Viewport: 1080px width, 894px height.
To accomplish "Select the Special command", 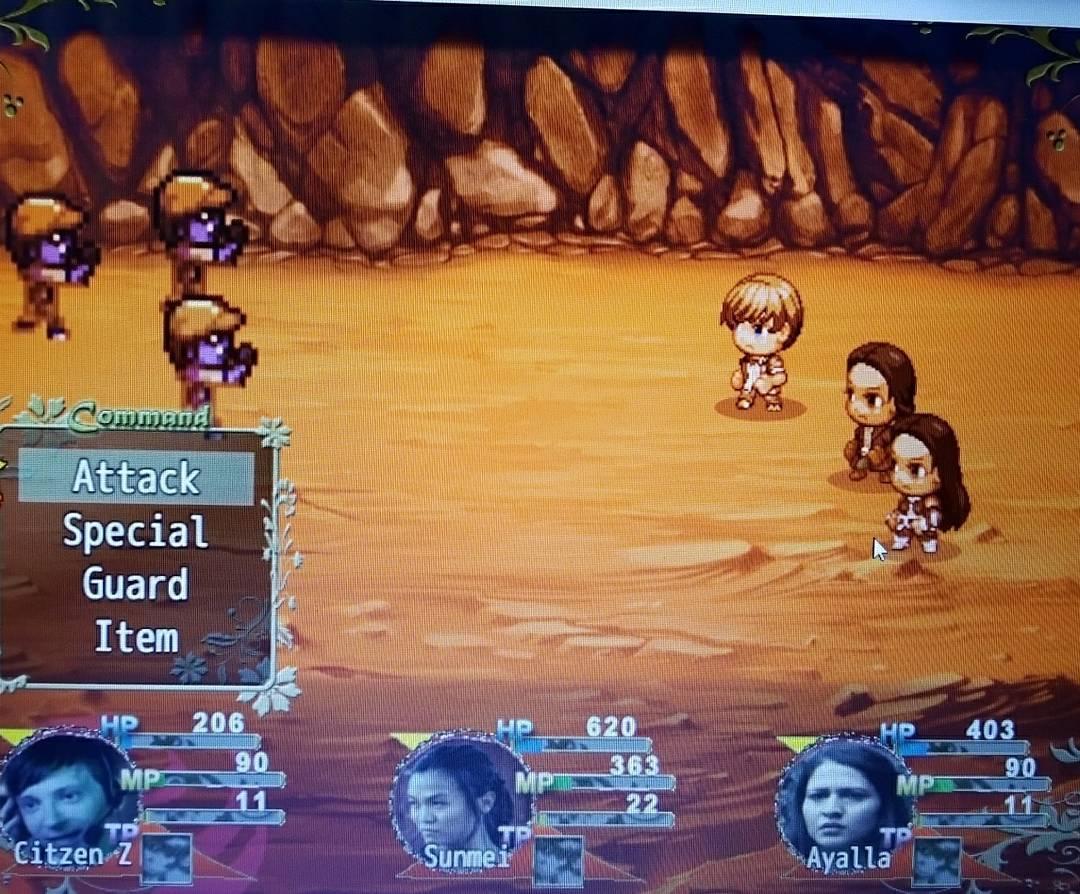I will (x=136, y=531).
